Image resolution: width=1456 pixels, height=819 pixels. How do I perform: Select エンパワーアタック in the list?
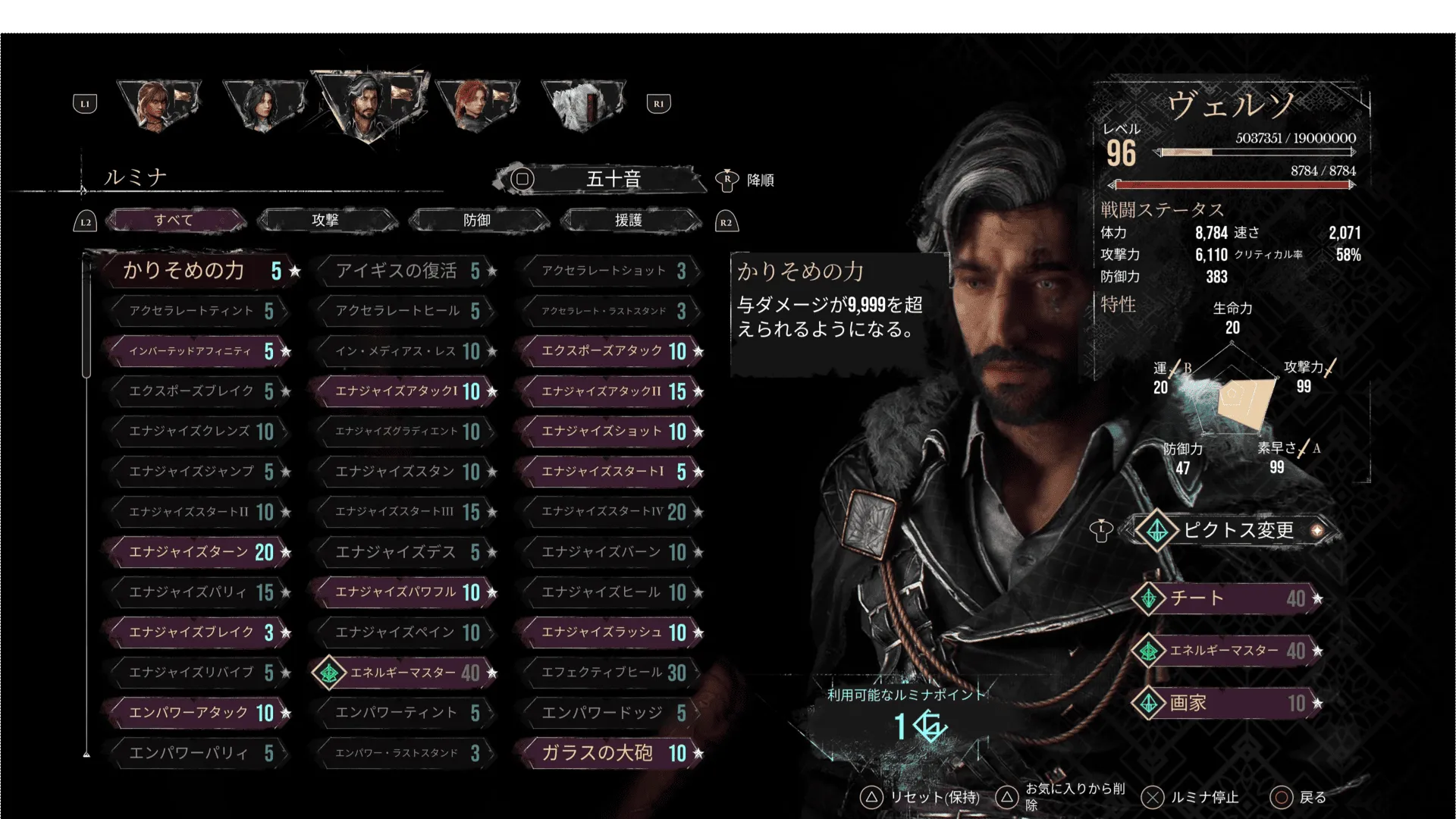coord(199,713)
